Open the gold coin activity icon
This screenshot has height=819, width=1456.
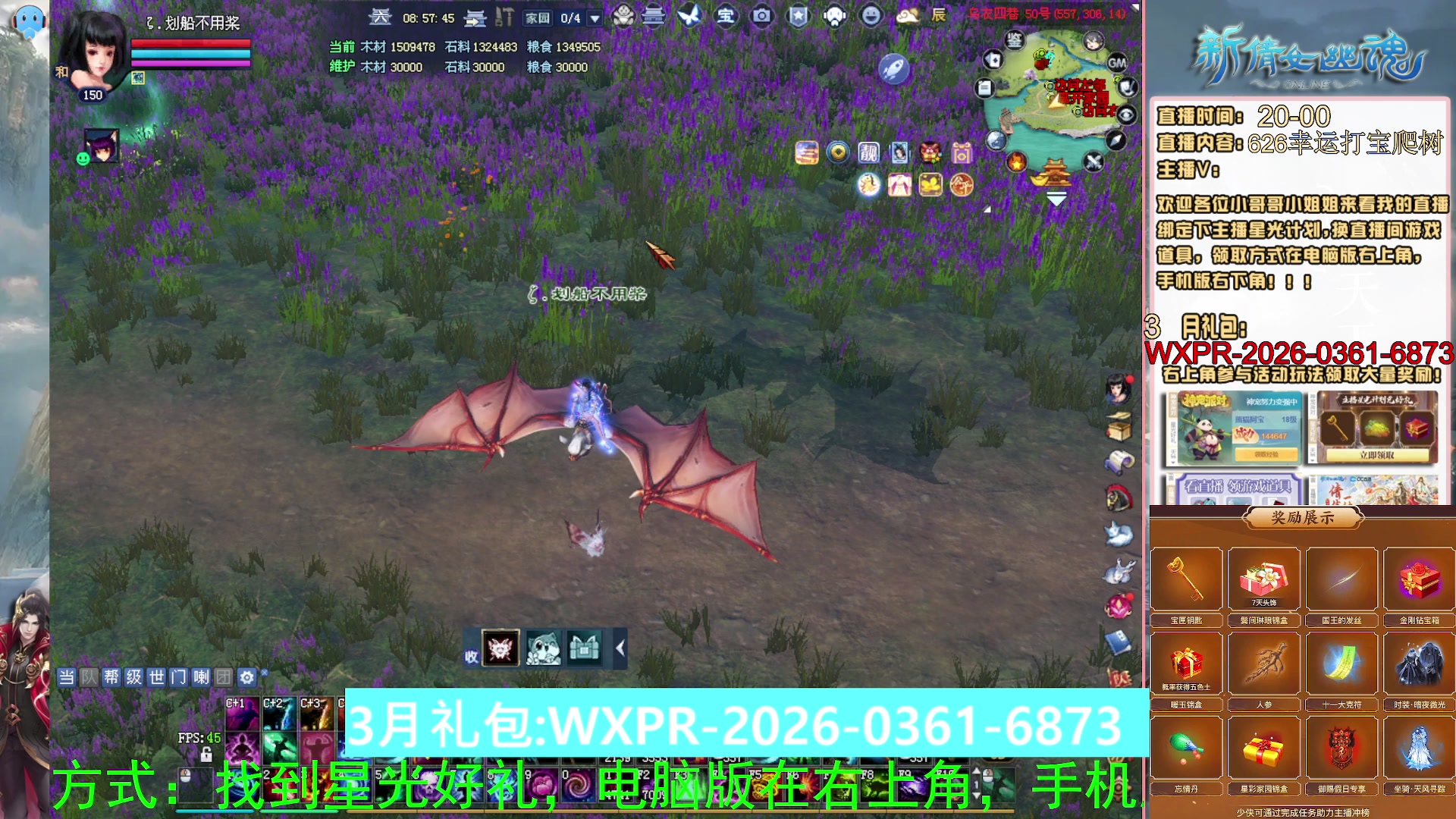tap(836, 153)
